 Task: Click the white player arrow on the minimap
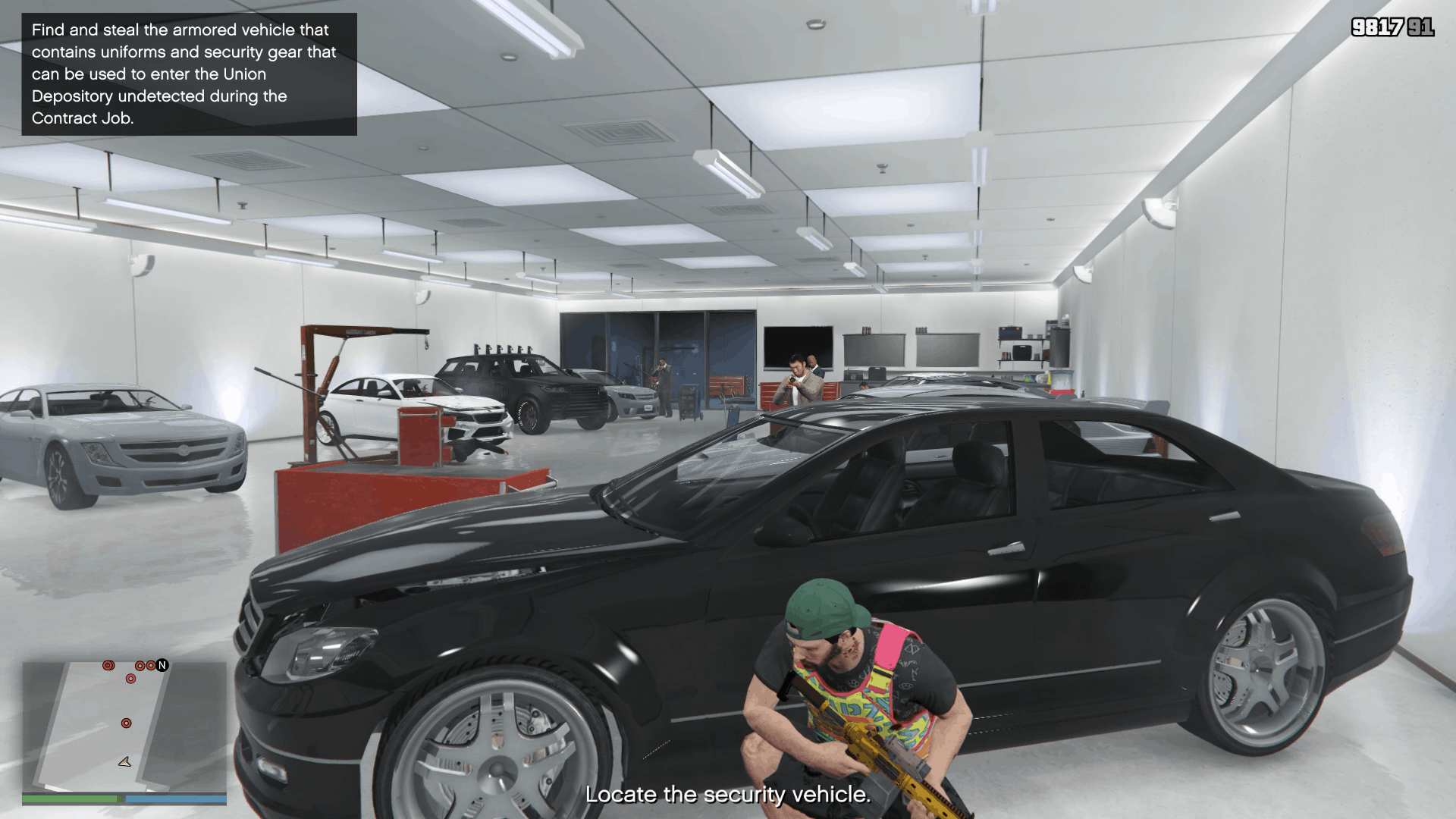coord(124,762)
